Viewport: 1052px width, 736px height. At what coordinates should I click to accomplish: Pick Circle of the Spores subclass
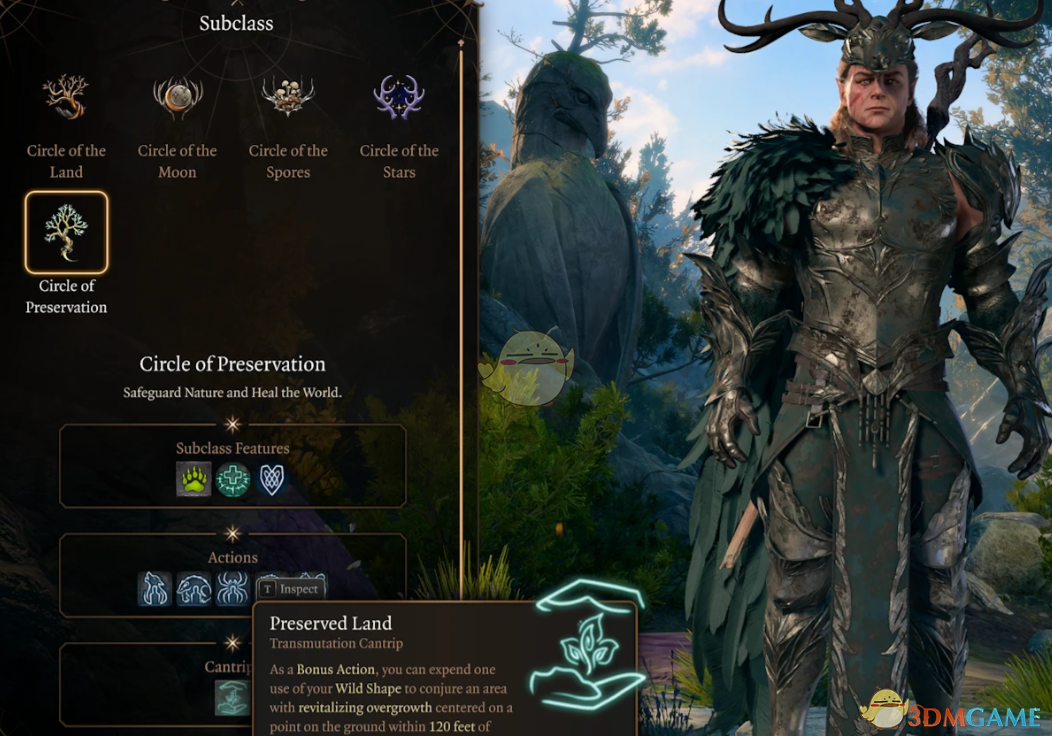coord(288,98)
